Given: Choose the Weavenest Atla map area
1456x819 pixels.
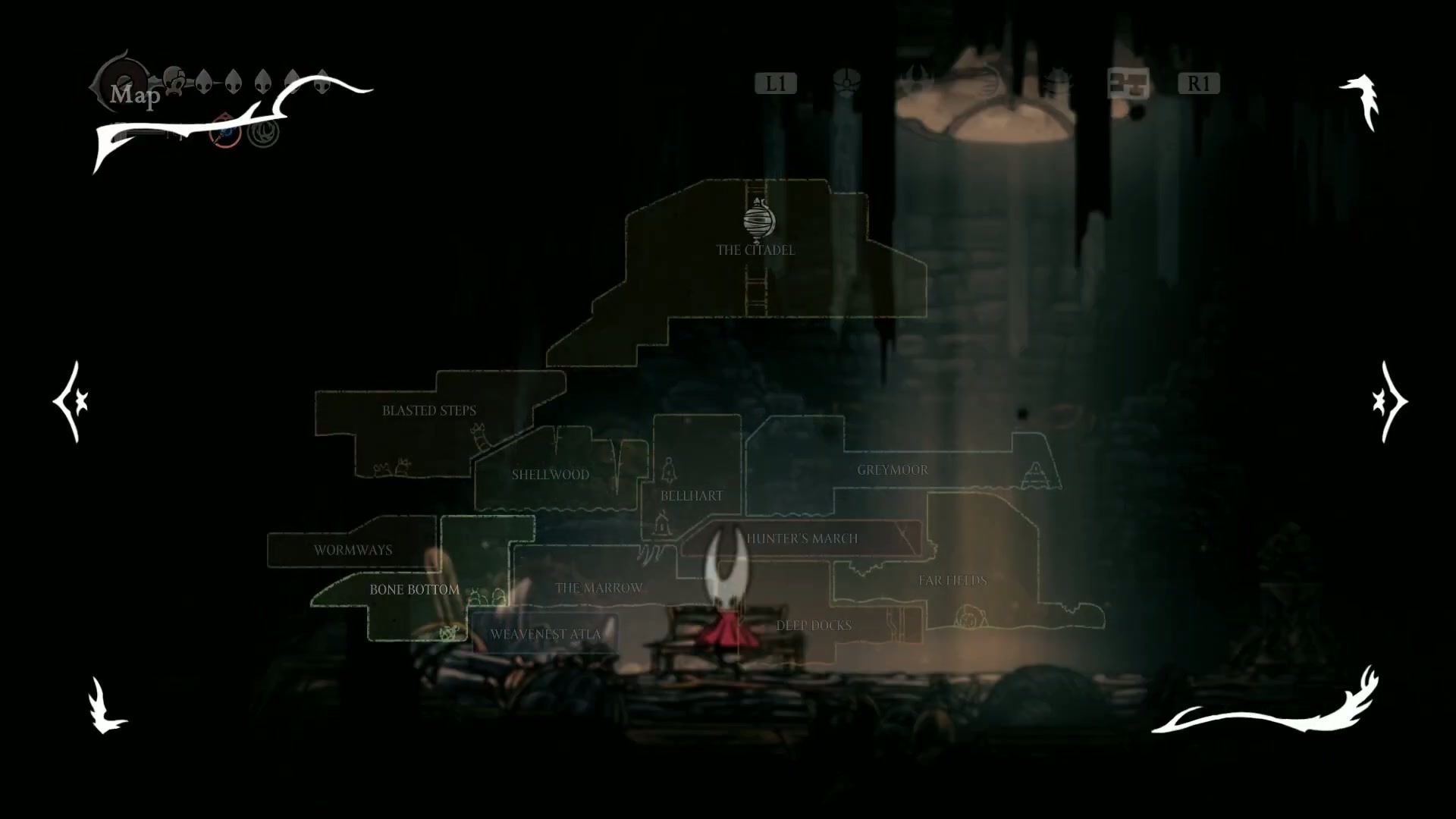Looking at the screenshot, I should pos(545,634).
